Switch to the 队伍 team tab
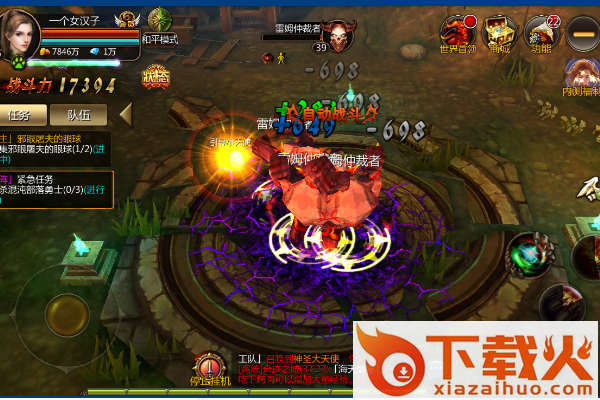 pyautogui.click(x=79, y=115)
